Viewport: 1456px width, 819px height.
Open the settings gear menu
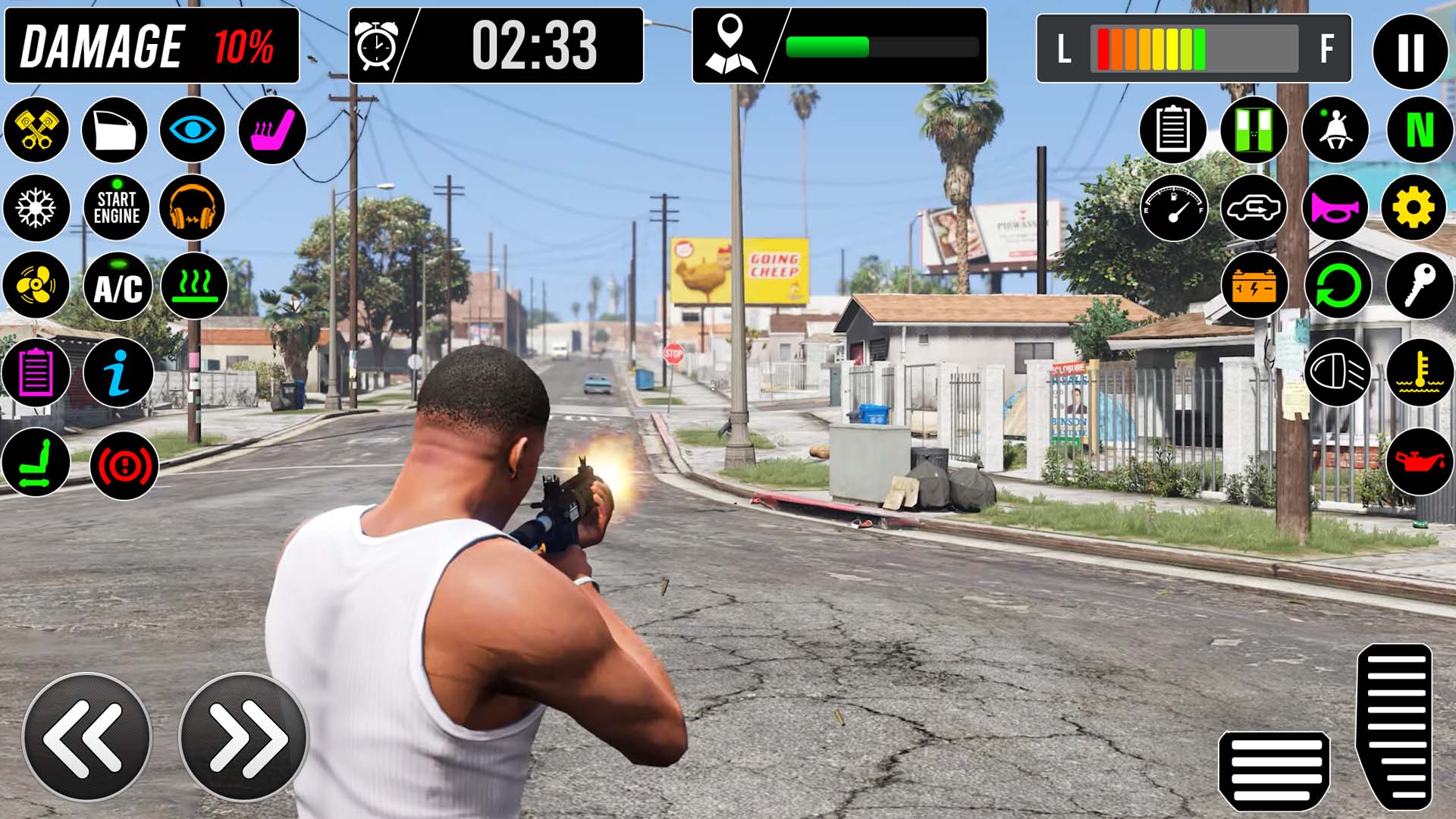click(1417, 209)
